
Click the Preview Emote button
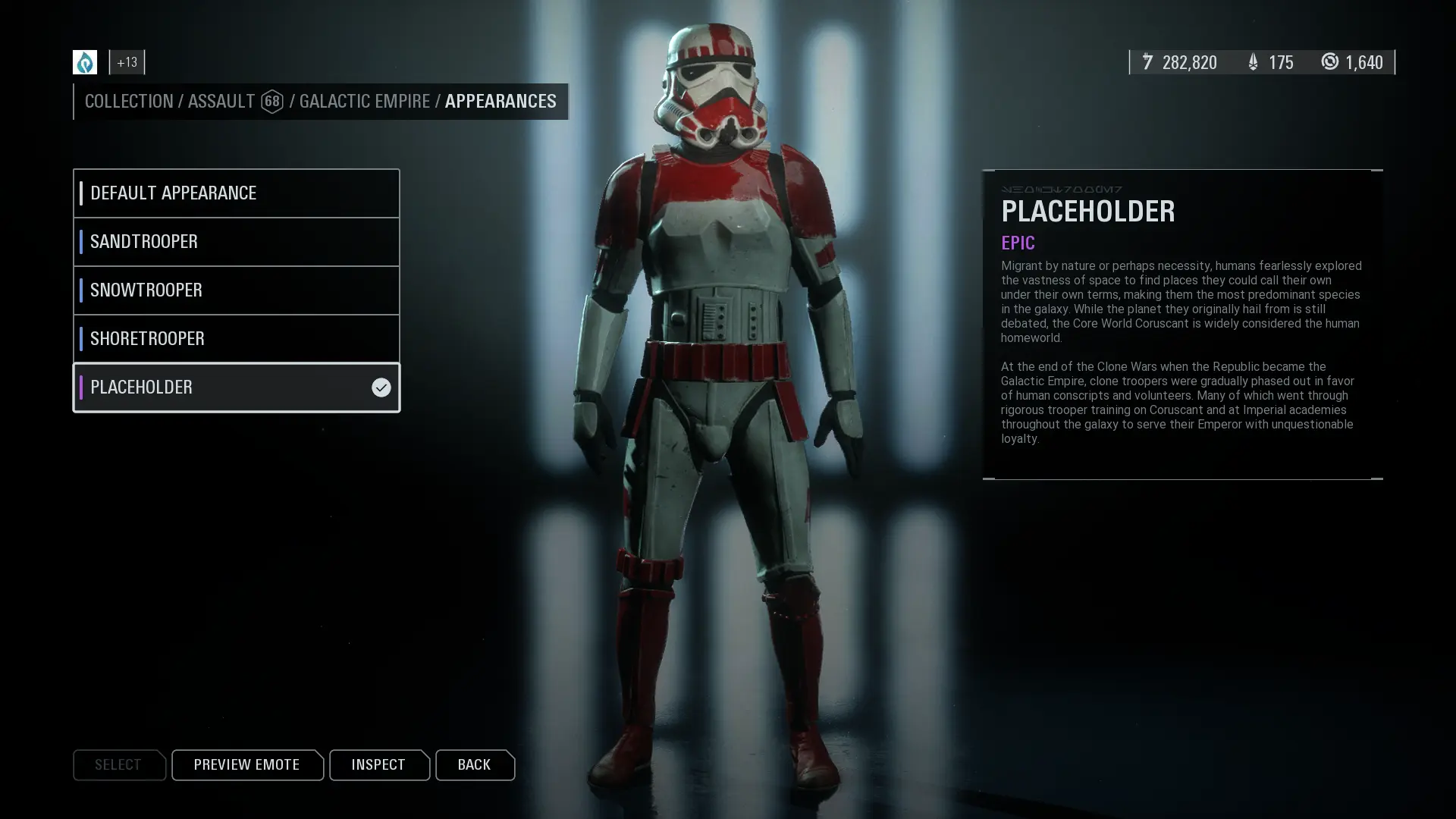pyautogui.click(x=246, y=765)
